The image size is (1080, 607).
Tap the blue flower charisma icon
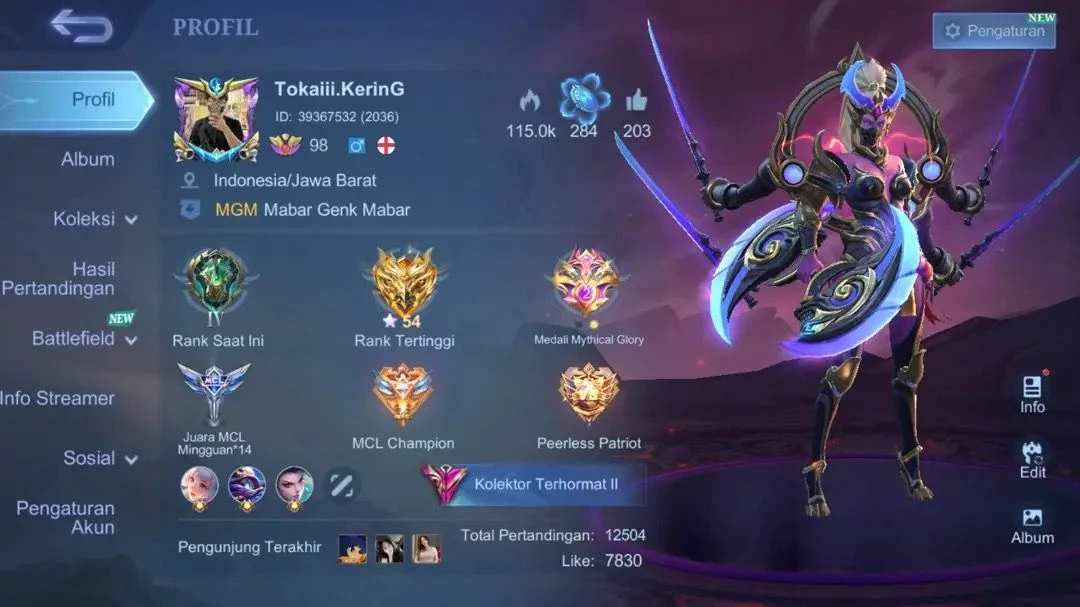pos(584,99)
